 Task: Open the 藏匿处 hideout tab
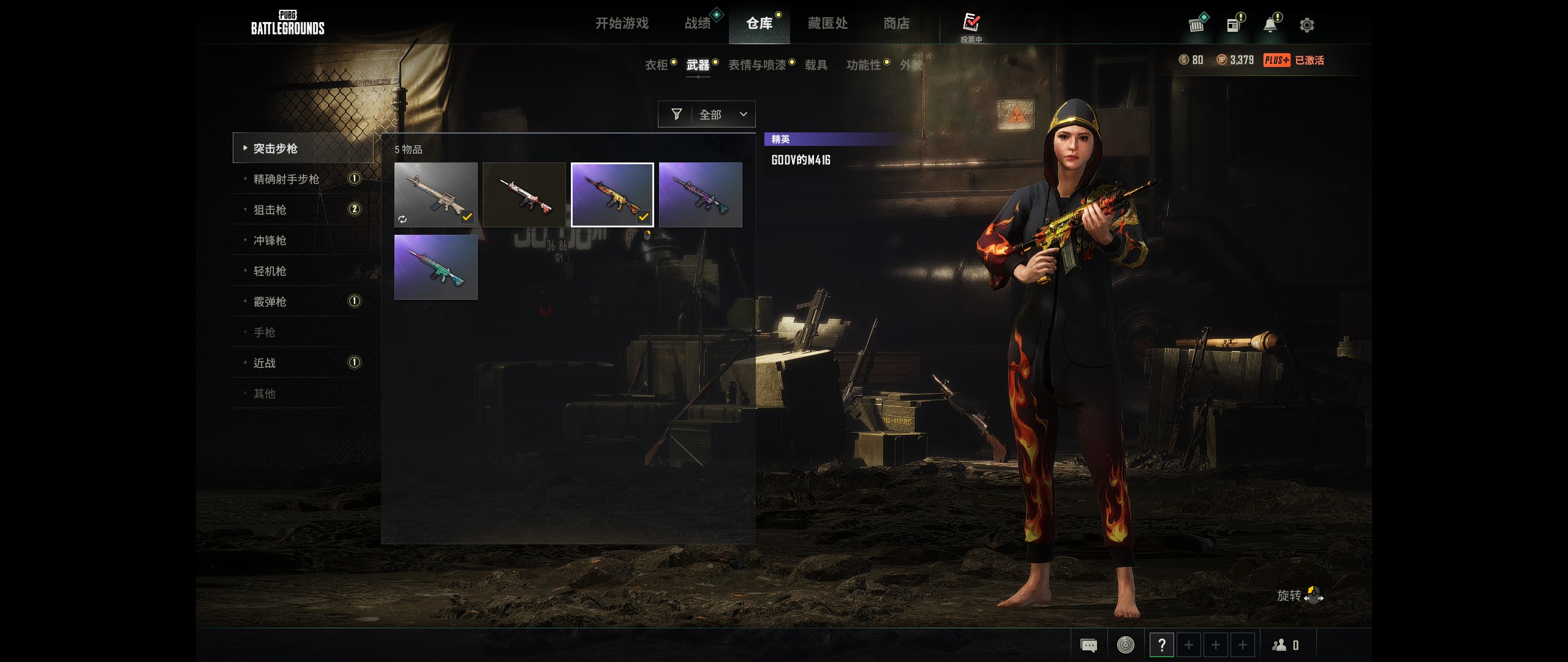tap(827, 23)
